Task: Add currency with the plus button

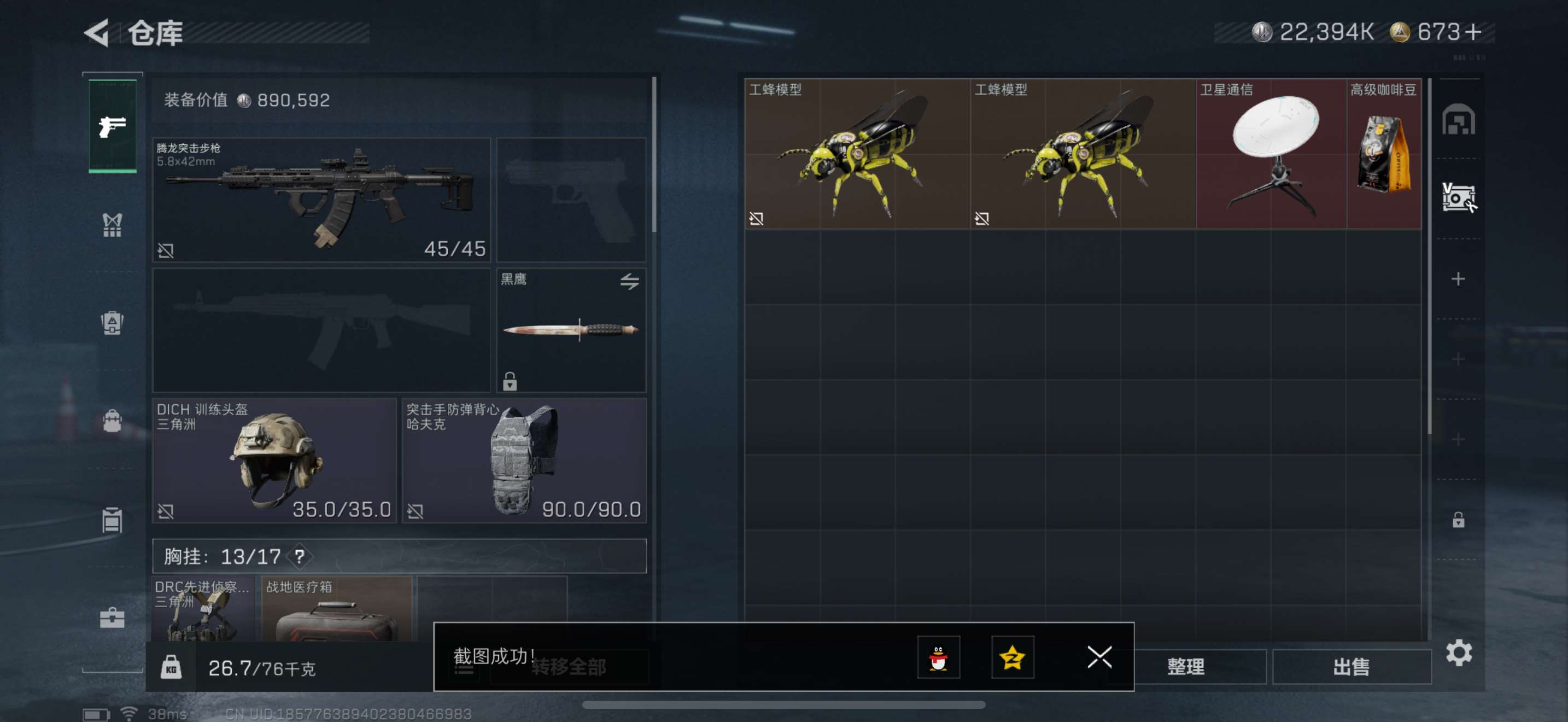Action: pyautogui.click(x=1473, y=32)
